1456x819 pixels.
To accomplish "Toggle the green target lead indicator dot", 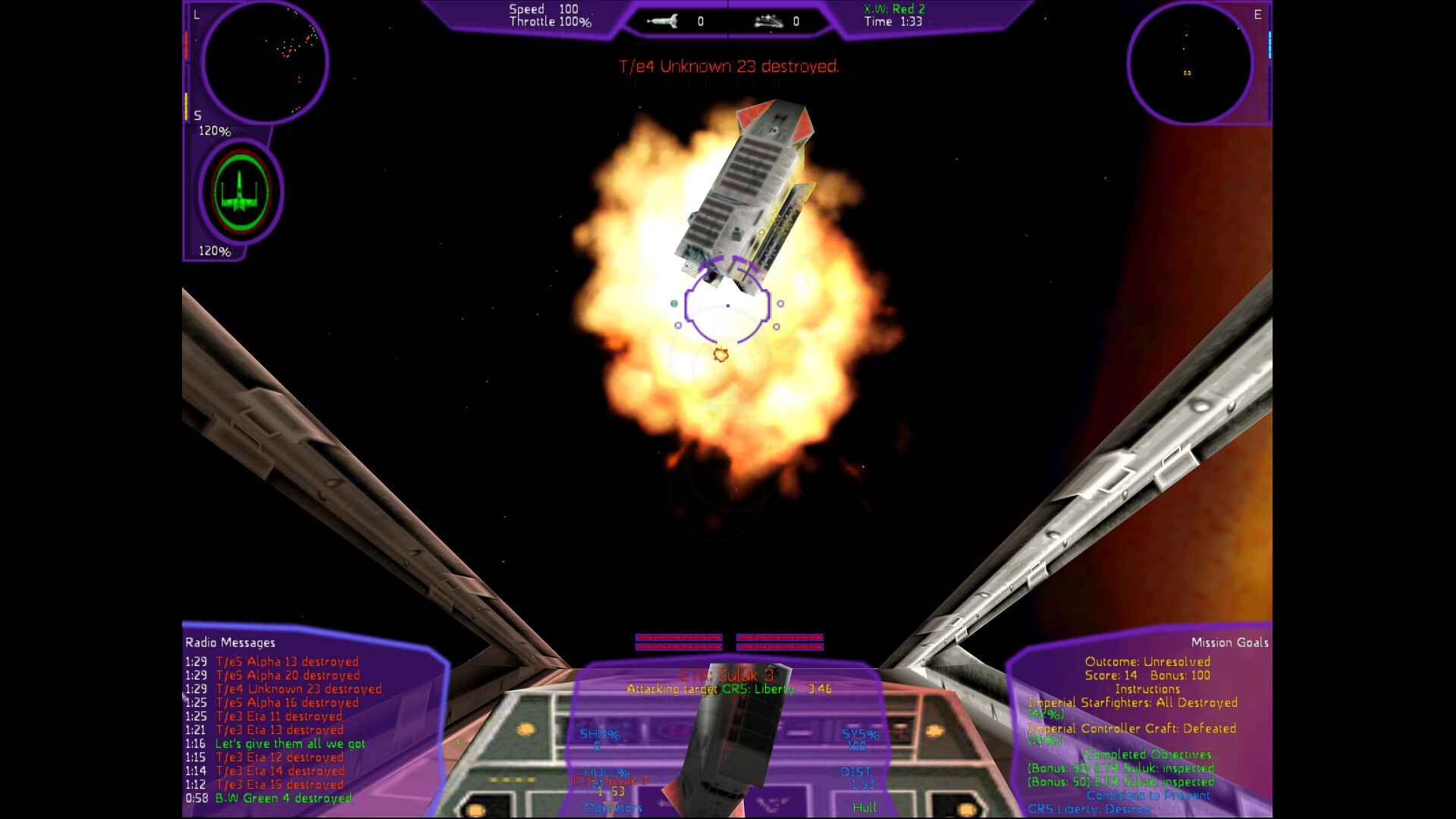I will (673, 302).
